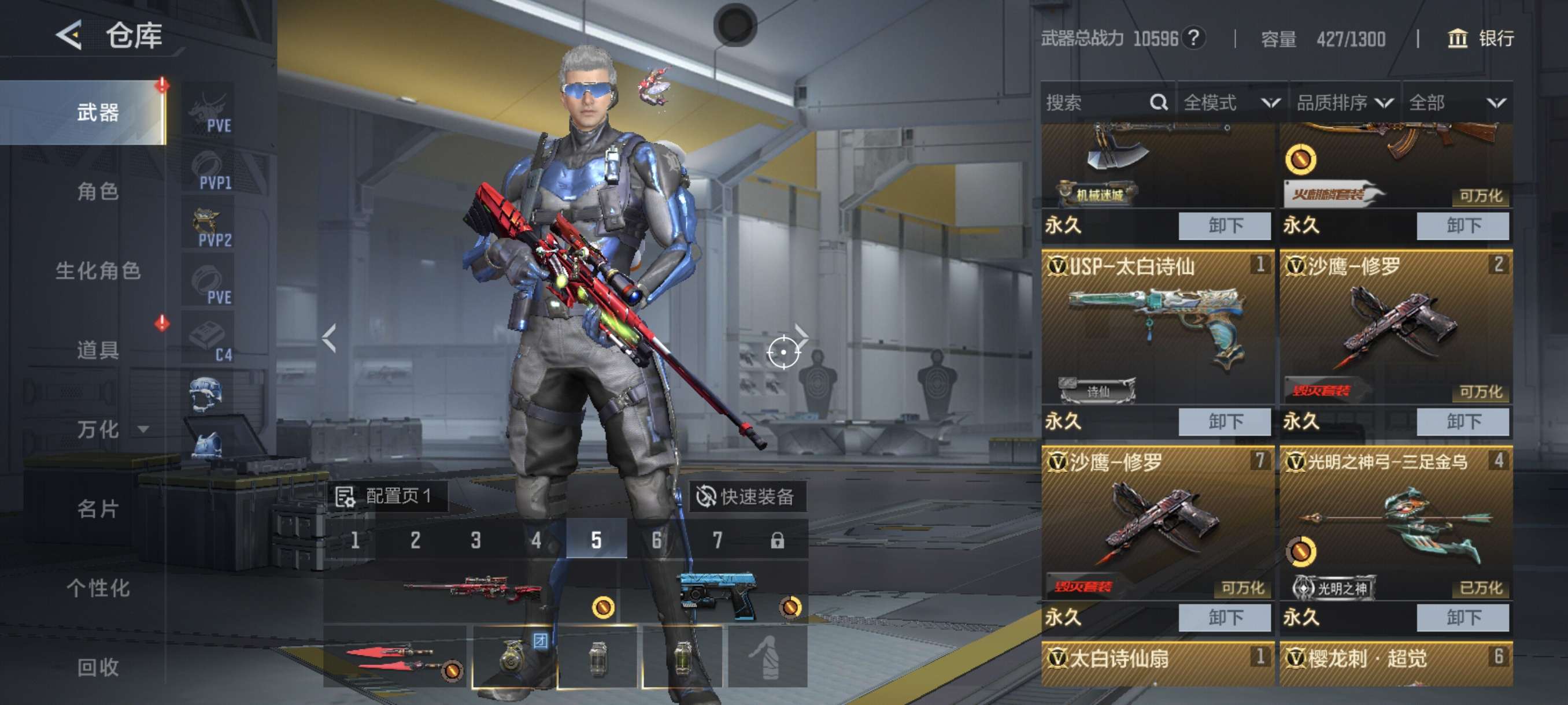Click the 搜索 weapon search field

(1096, 103)
